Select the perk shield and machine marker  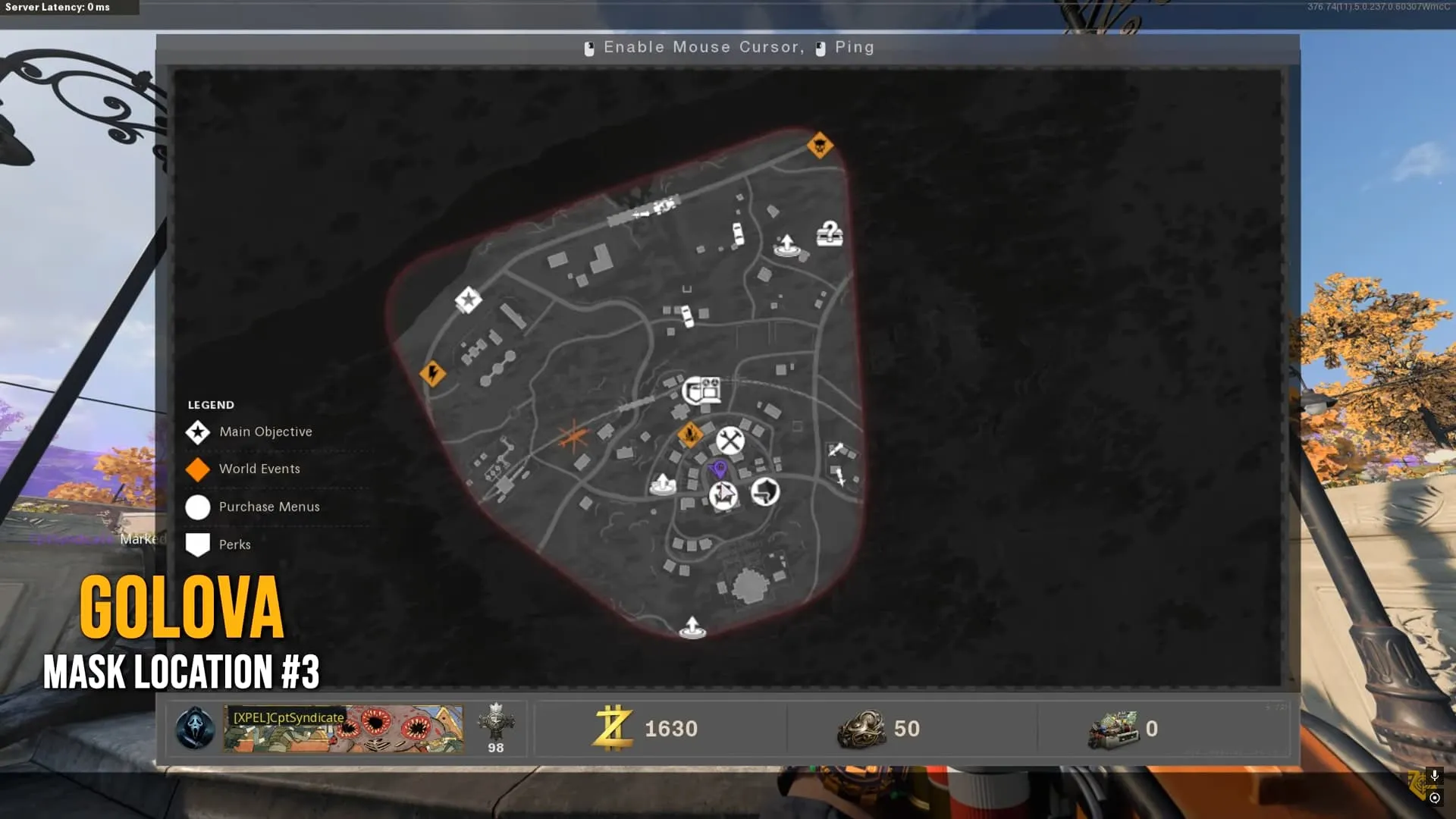tap(701, 391)
